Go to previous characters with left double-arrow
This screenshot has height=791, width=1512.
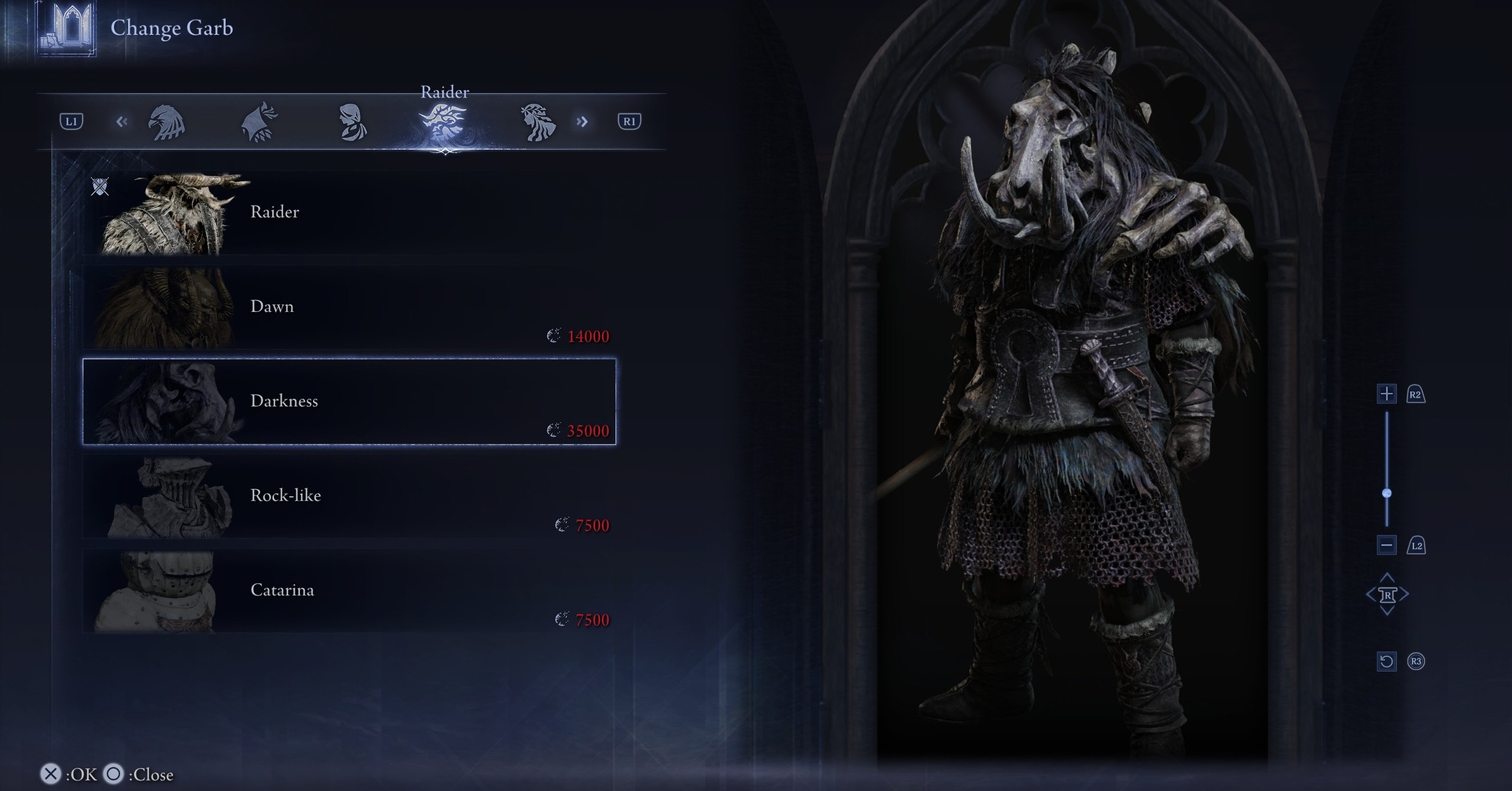click(122, 122)
